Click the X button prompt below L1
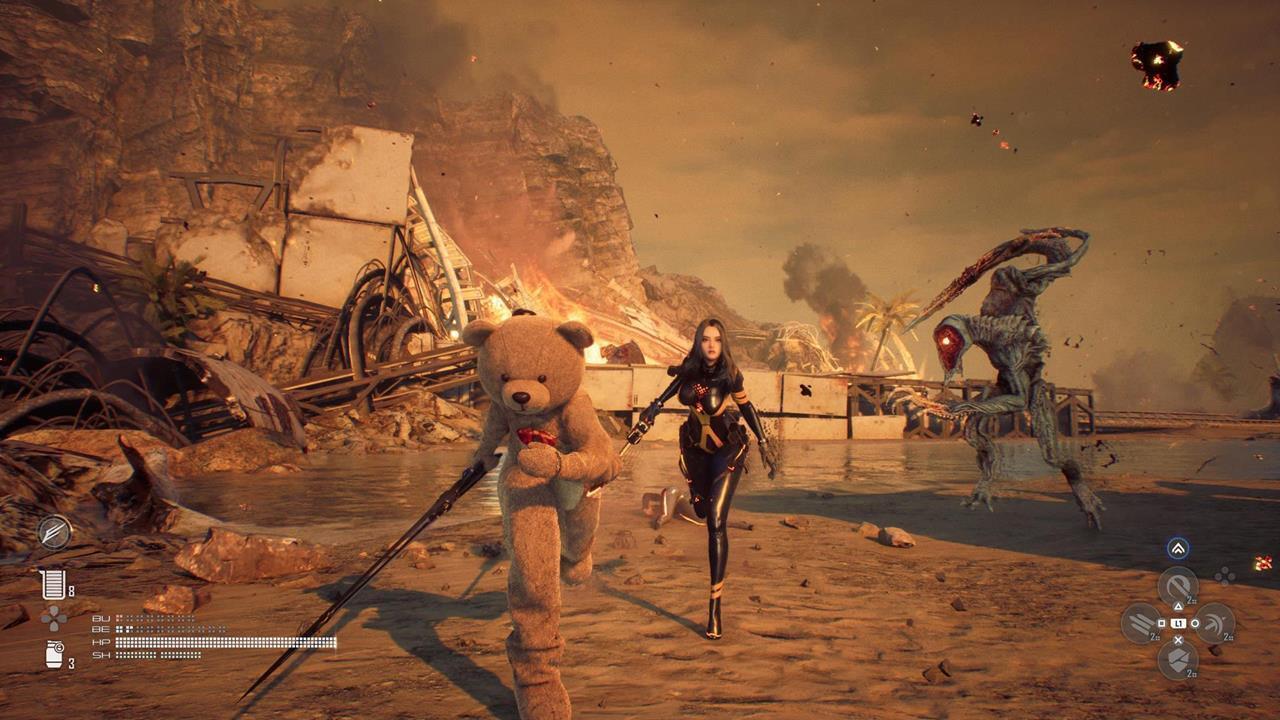The image size is (1280, 720). pos(1178,640)
